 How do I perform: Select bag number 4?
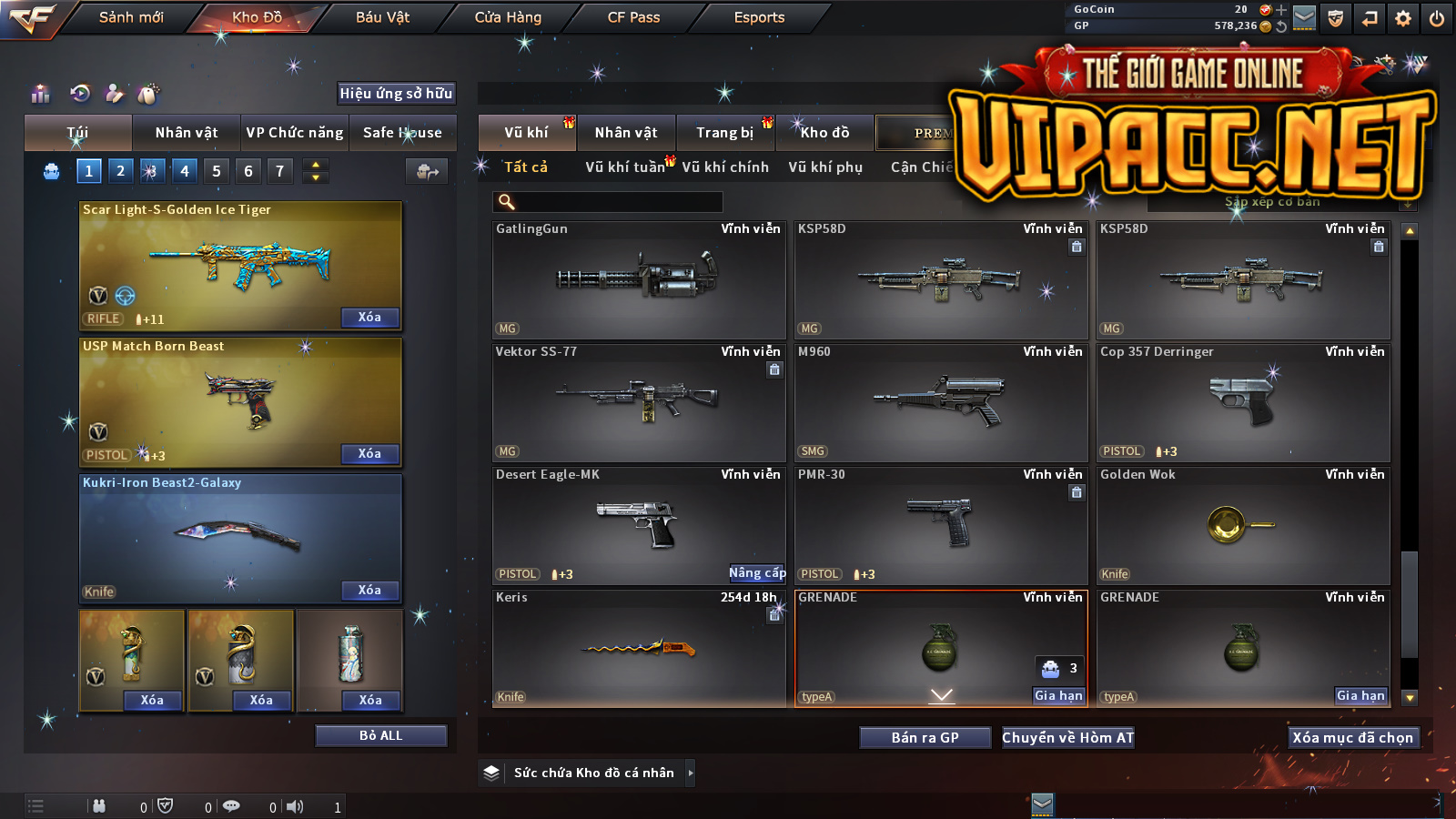(x=185, y=171)
